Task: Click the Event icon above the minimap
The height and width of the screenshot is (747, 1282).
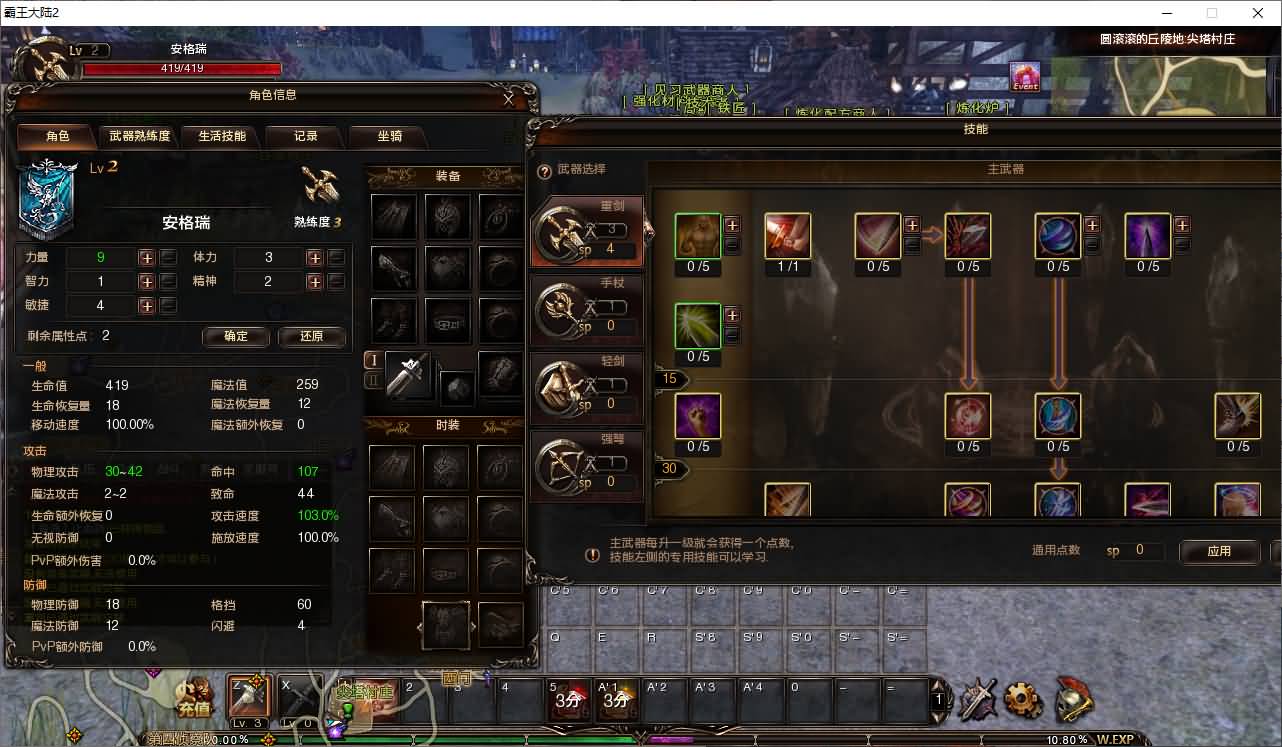Action: (1025, 77)
